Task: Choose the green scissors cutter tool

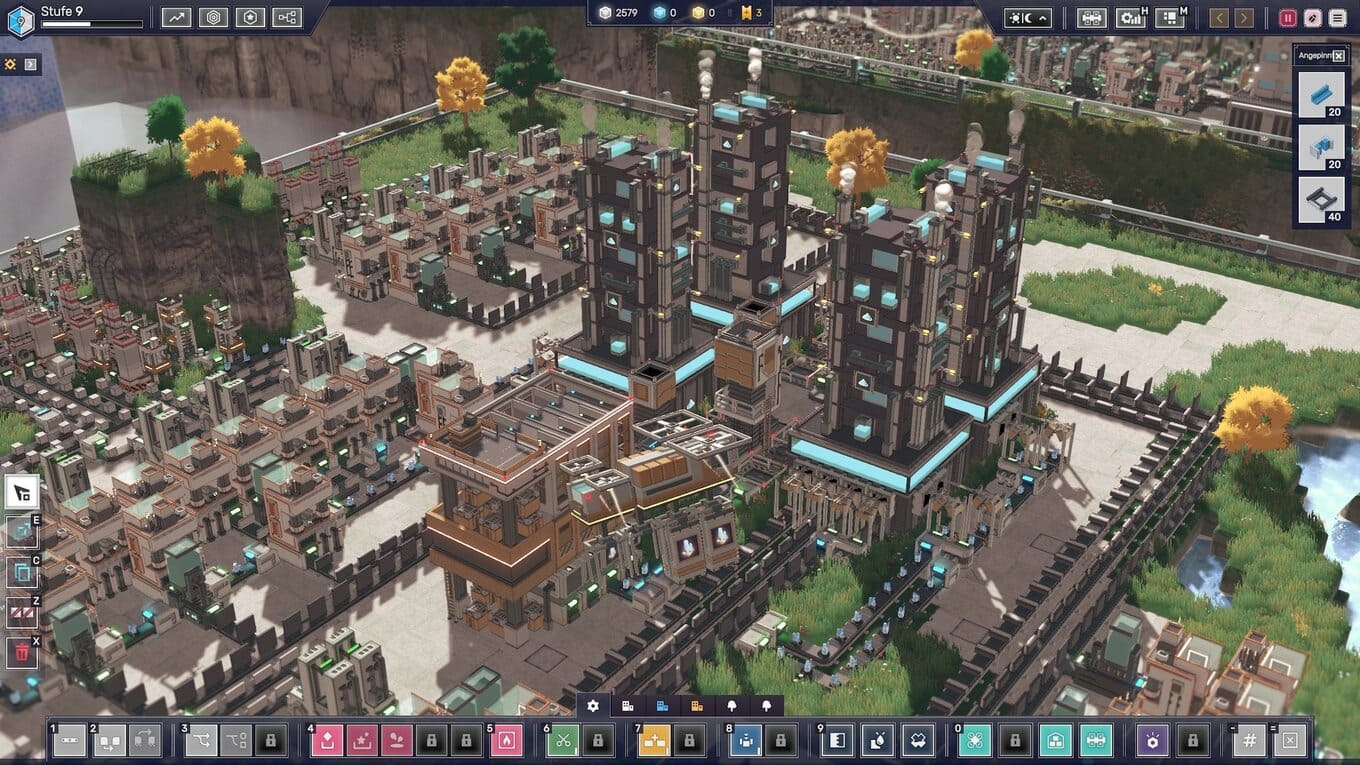Action: pos(563,741)
